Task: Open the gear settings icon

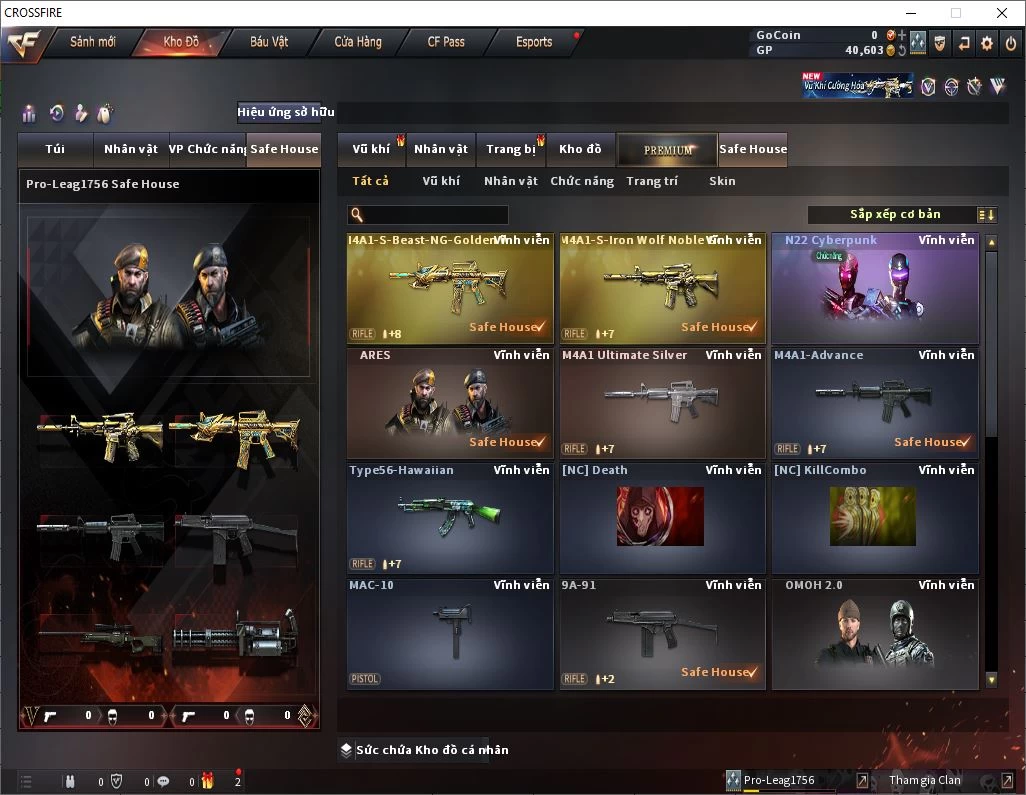Action: click(987, 43)
